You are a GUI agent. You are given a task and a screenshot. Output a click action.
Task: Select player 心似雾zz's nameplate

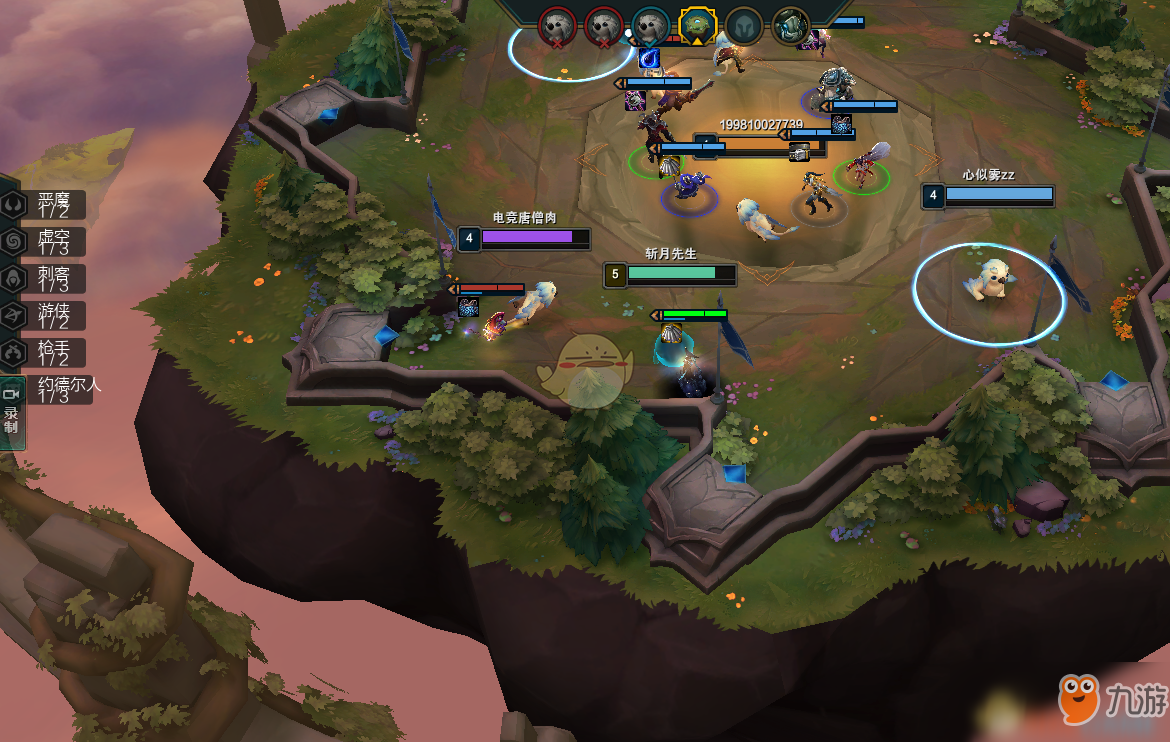[x=988, y=194]
